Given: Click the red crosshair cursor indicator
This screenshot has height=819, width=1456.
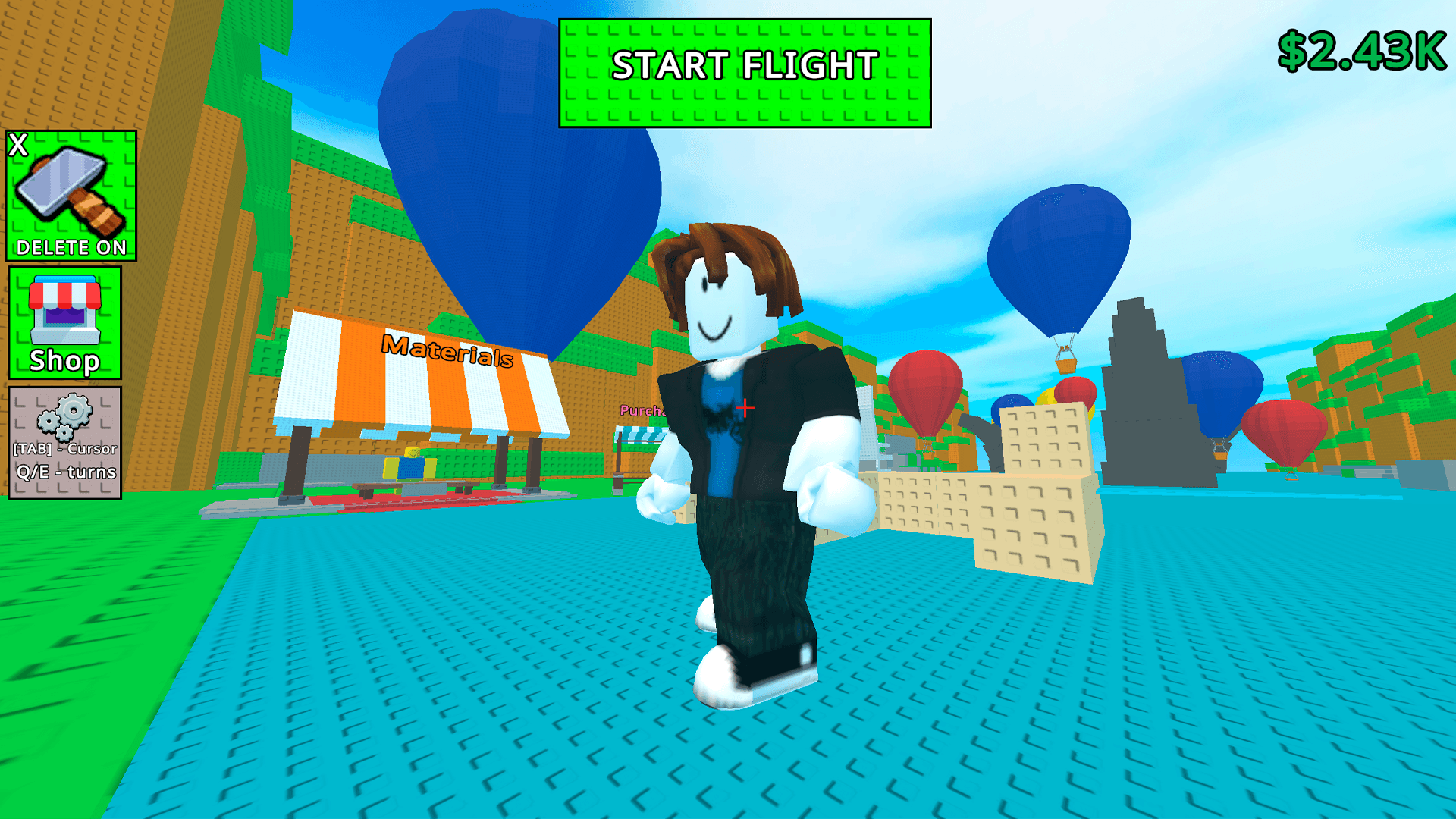Looking at the screenshot, I should coord(745,408).
